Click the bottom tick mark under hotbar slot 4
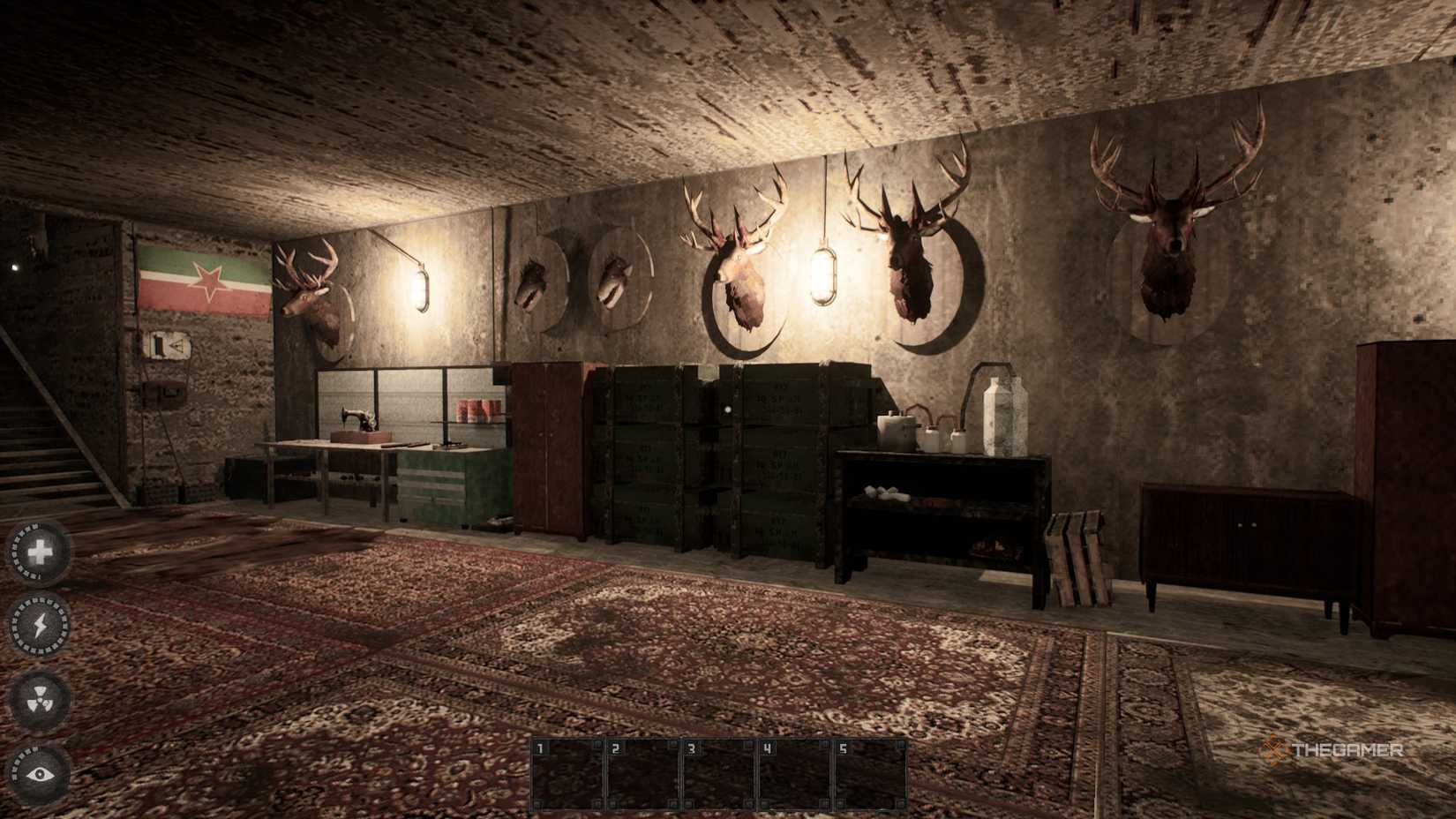Image resolution: width=1456 pixels, height=819 pixels. point(763,803)
